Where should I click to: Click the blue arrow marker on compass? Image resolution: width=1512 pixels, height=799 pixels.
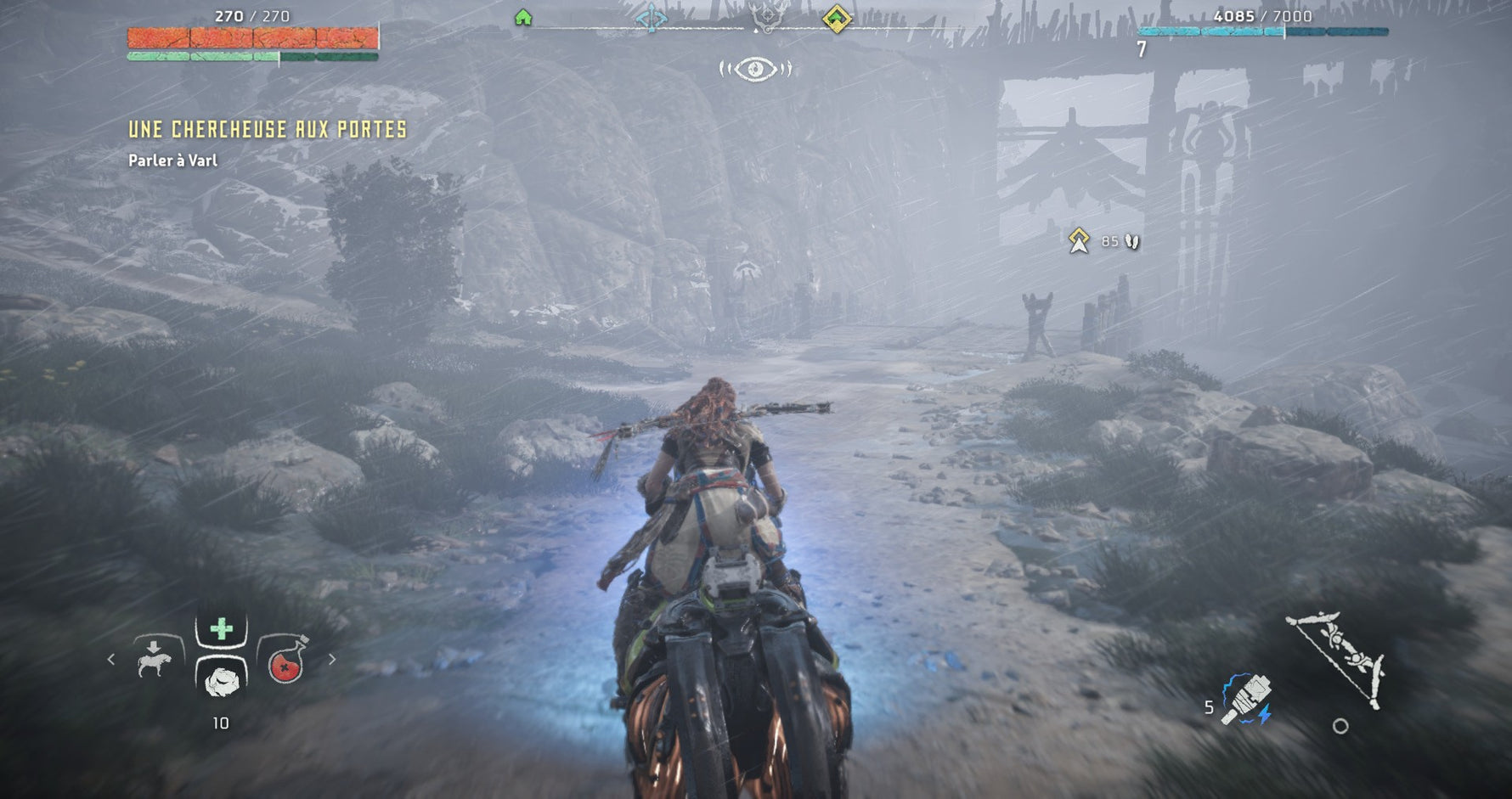click(652, 18)
